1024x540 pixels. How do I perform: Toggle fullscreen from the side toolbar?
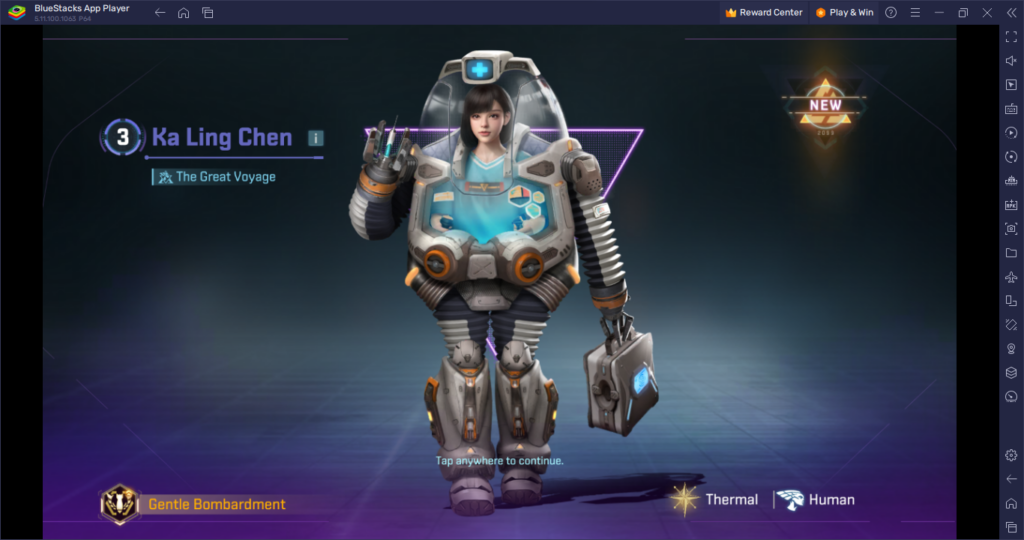[x=1011, y=36]
